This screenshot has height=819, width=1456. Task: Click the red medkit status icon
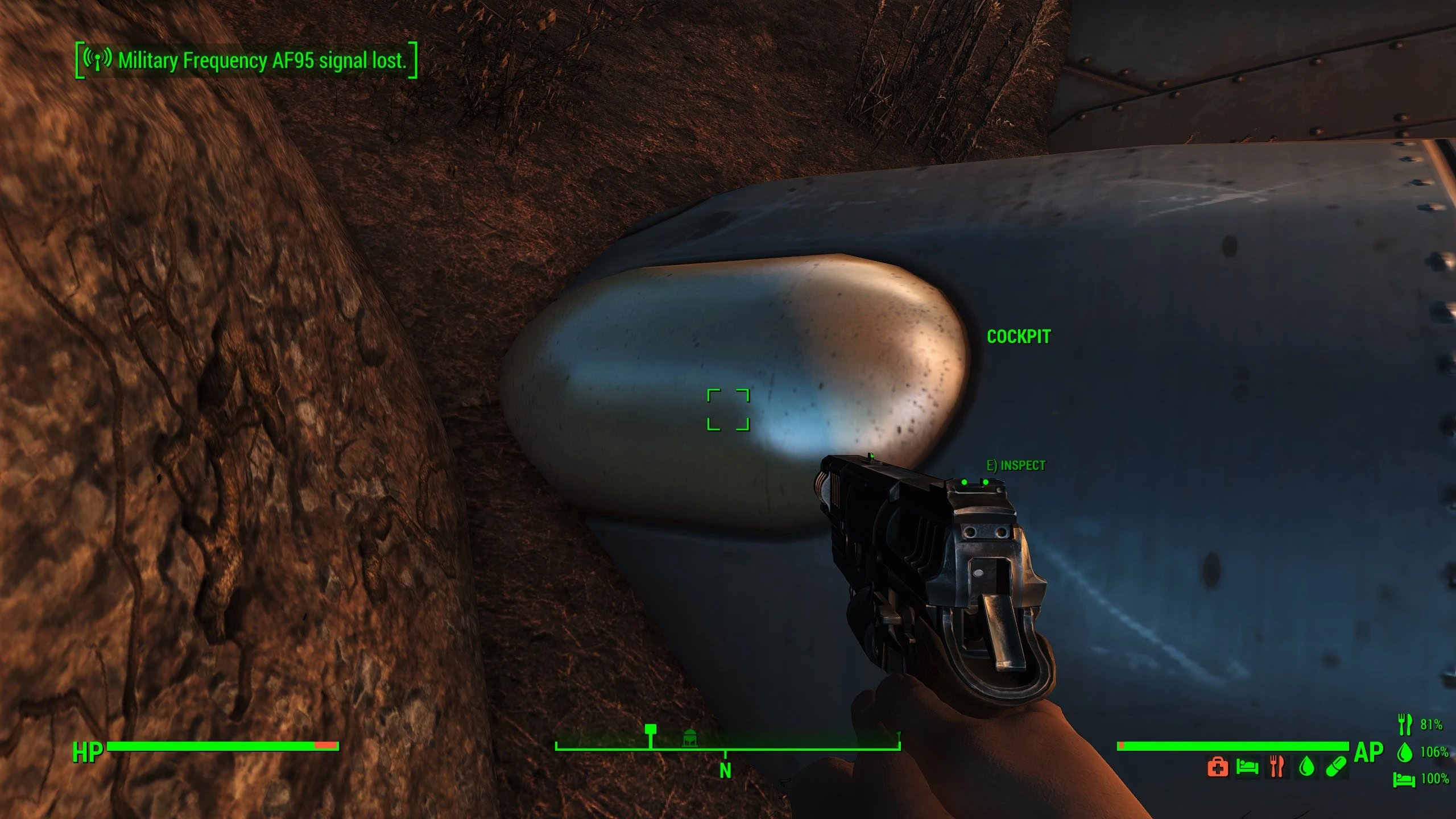coord(1217,767)
